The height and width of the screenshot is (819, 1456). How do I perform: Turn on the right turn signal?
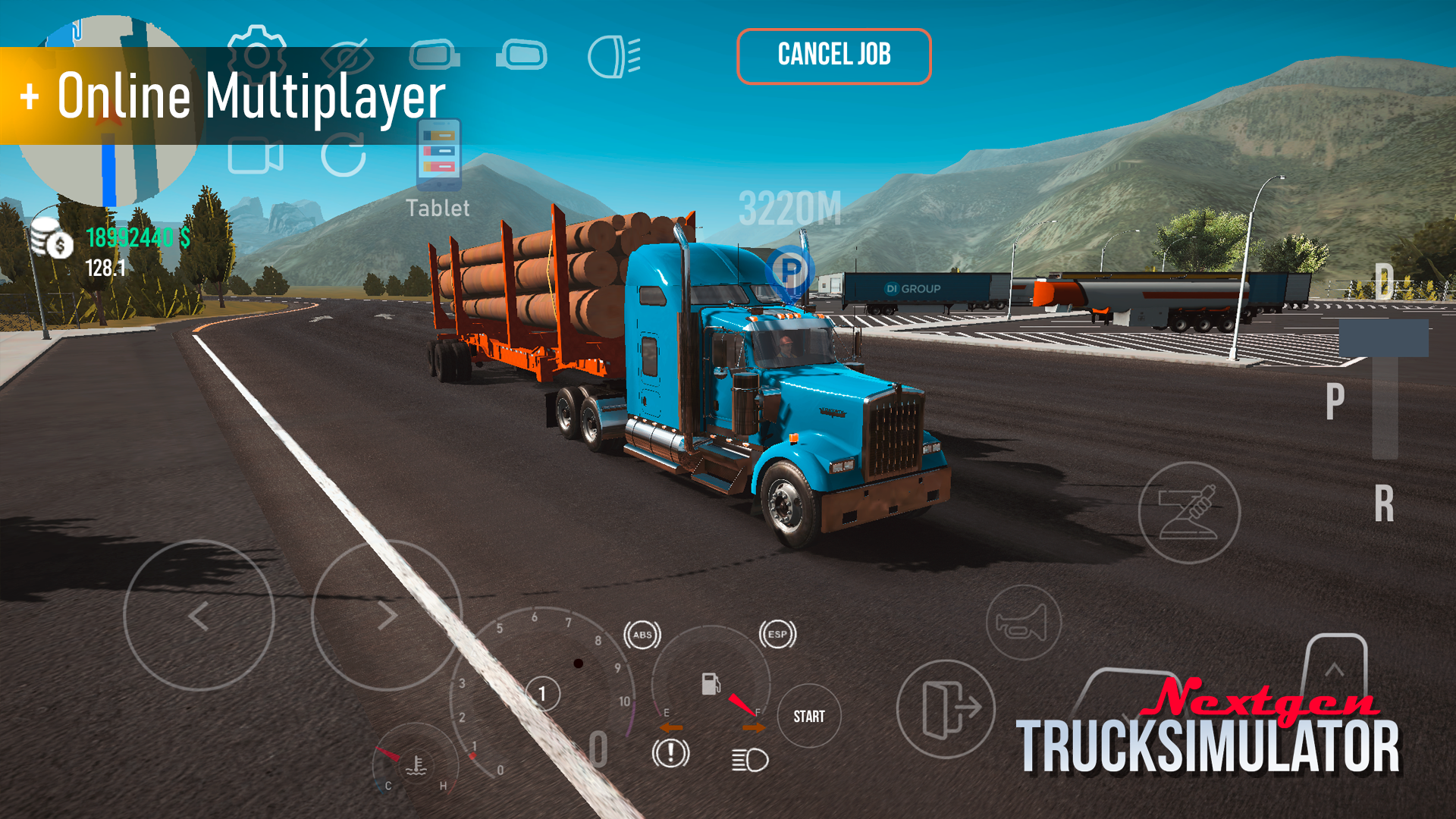coord(754,728)
